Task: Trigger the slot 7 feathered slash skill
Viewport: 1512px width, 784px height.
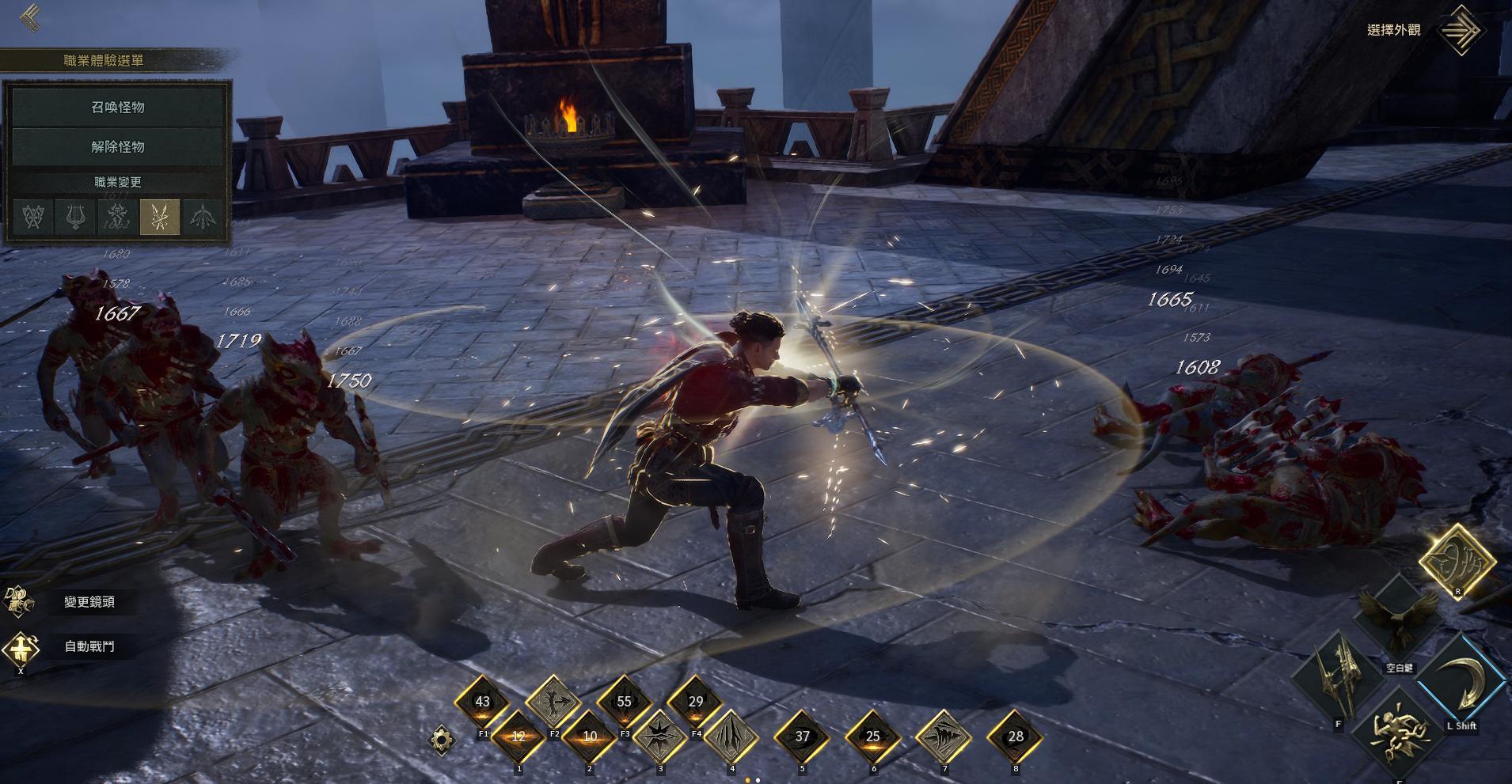Action: coord(944,737)
